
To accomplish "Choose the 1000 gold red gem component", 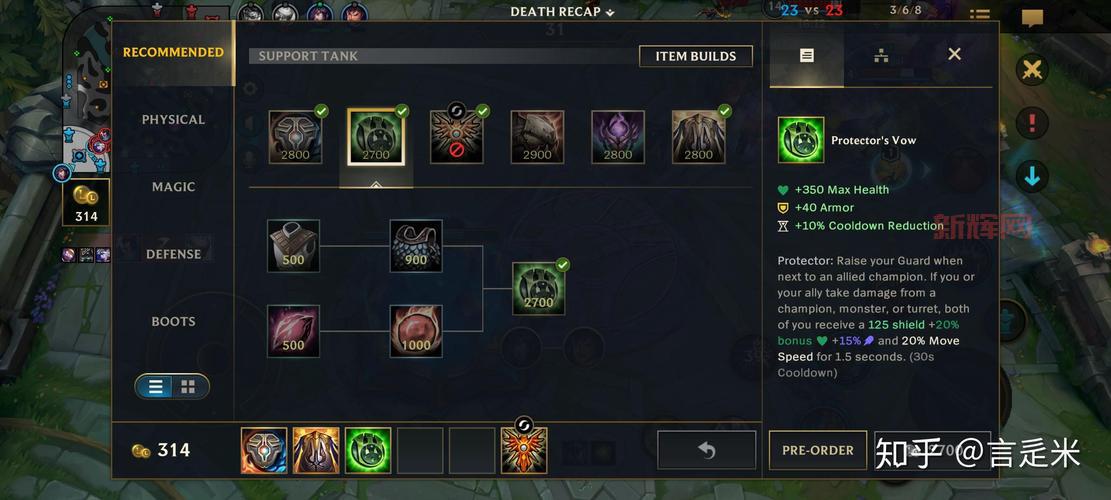I will point(416,331).
